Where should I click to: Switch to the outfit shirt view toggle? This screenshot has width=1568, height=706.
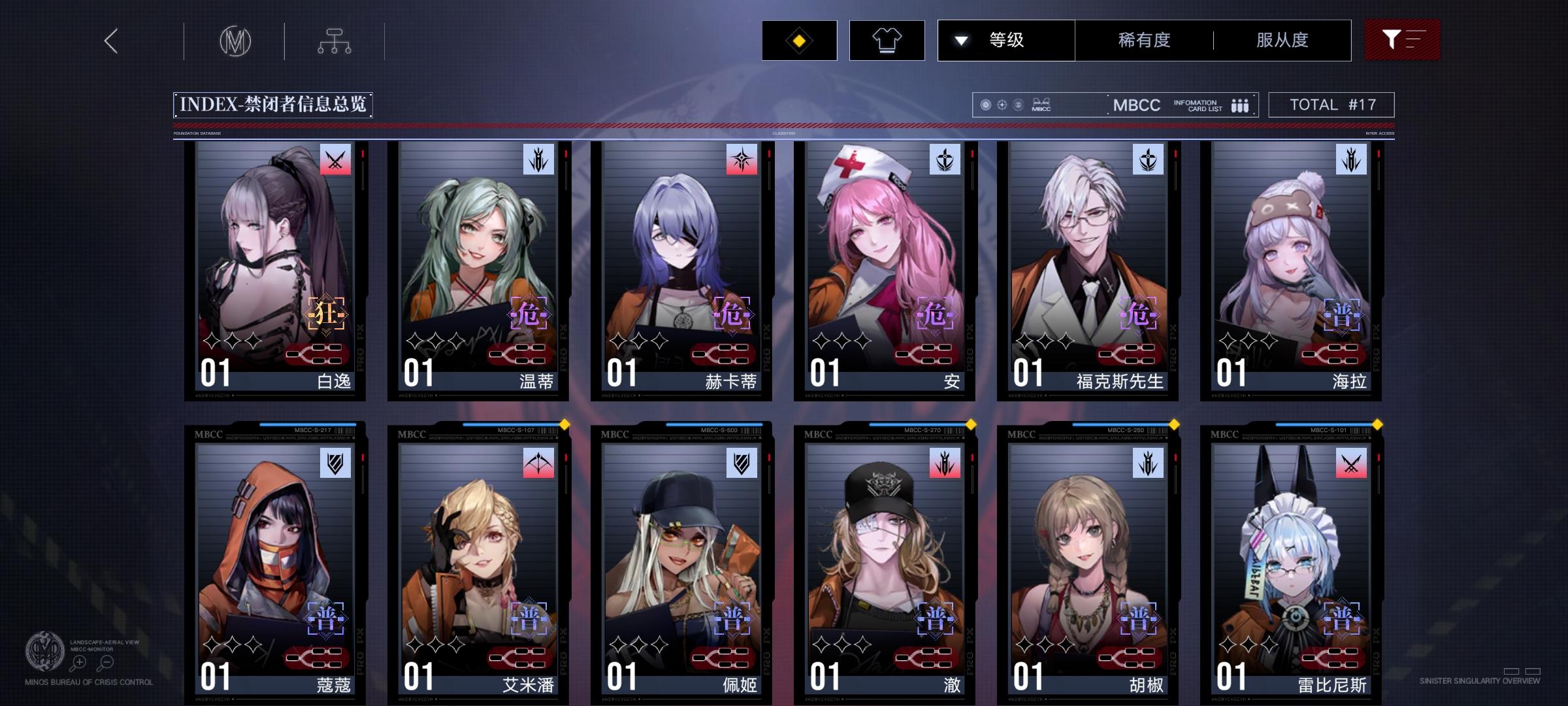pyautogui.click(x=887, y=40)
